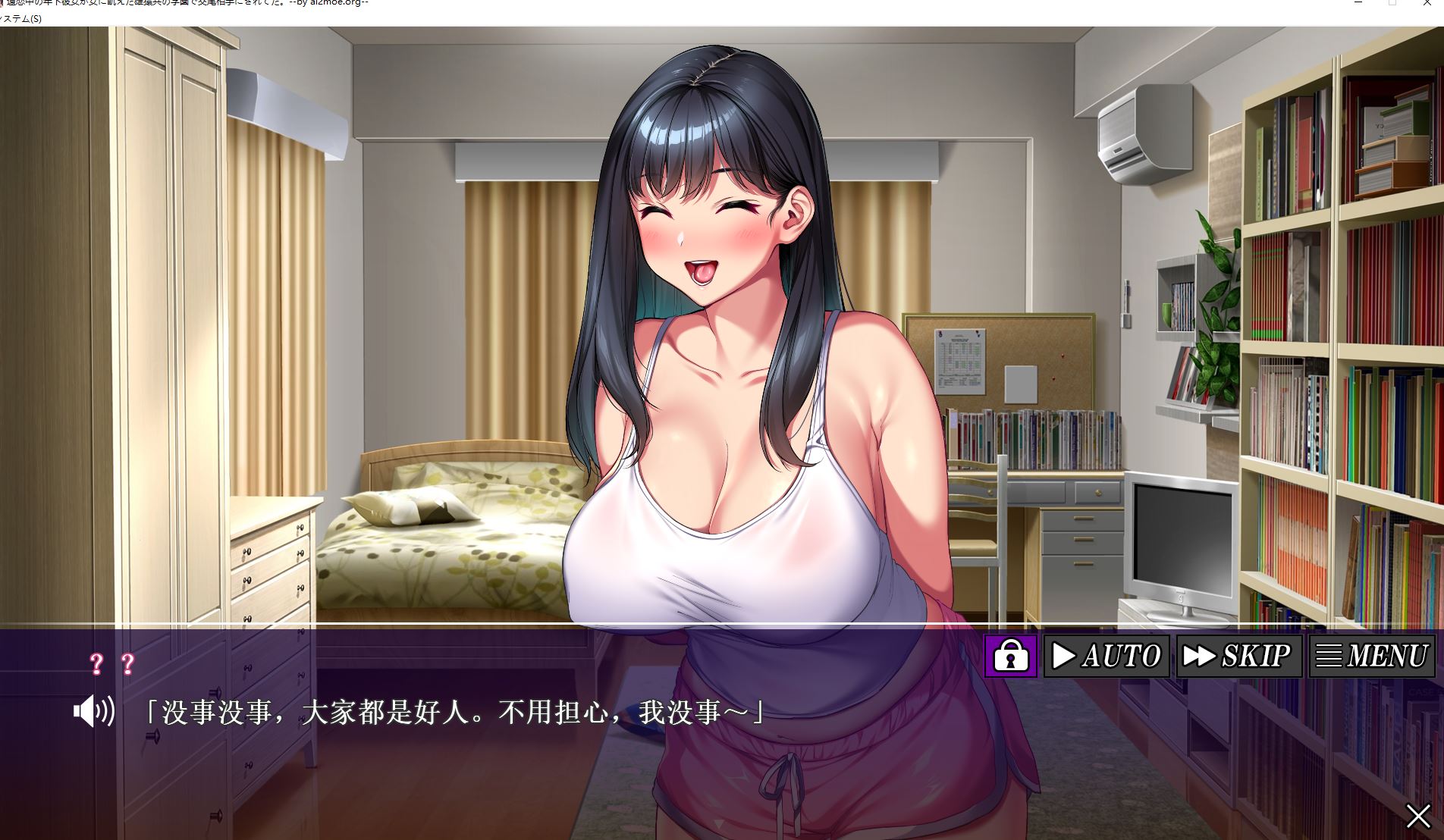Click the ？？ speaker name label
Image resolution: width=1444 pixels, height=840 pixels.
[x=112, y=663]
